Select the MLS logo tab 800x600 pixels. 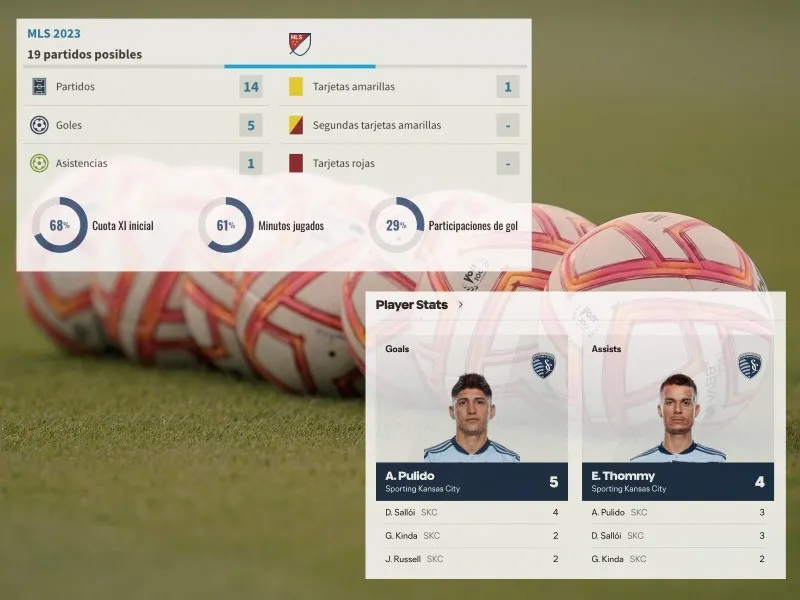click(x=300, y=44)
